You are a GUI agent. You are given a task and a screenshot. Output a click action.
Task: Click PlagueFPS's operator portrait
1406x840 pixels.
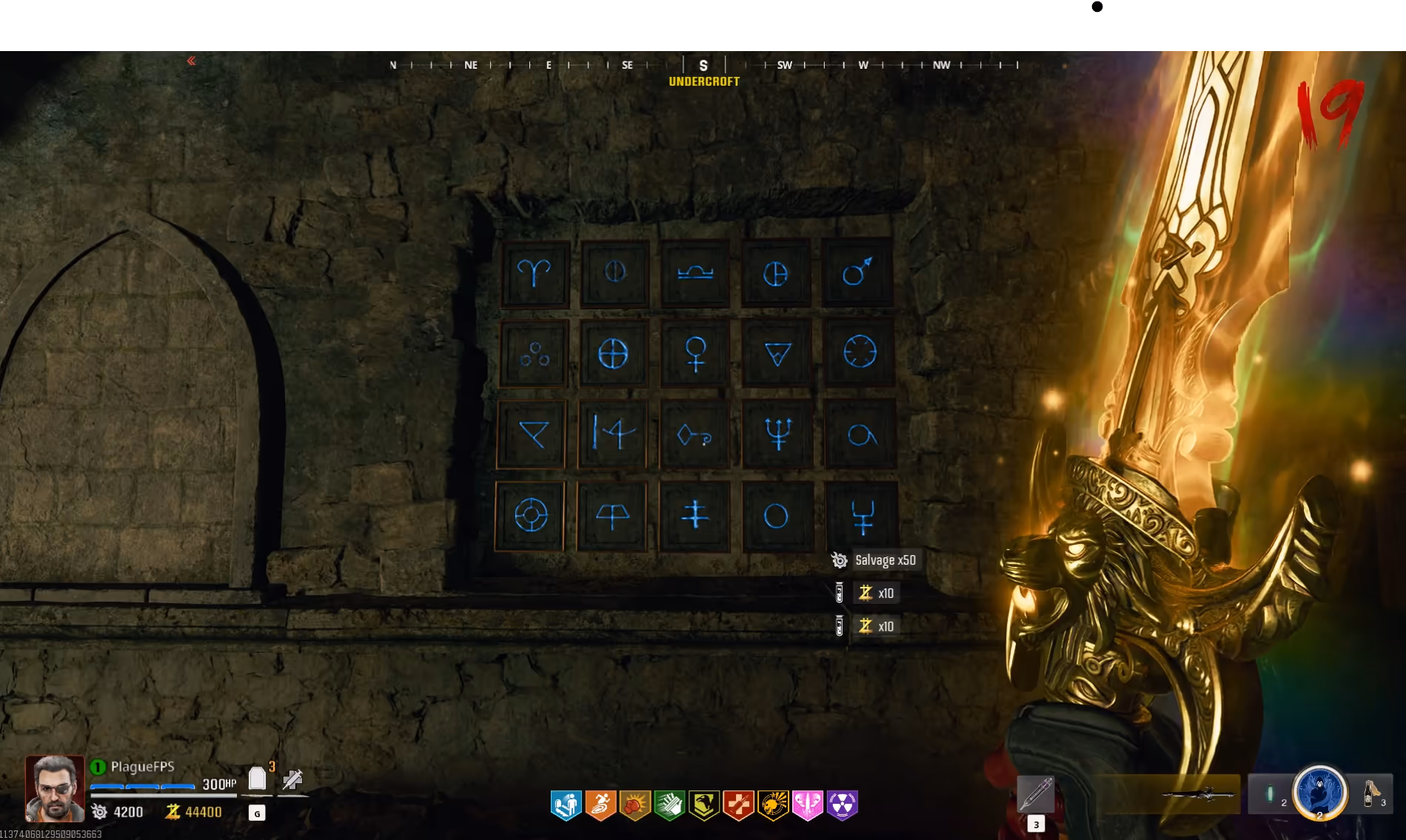pyautogui.click(x=55, y=789)
